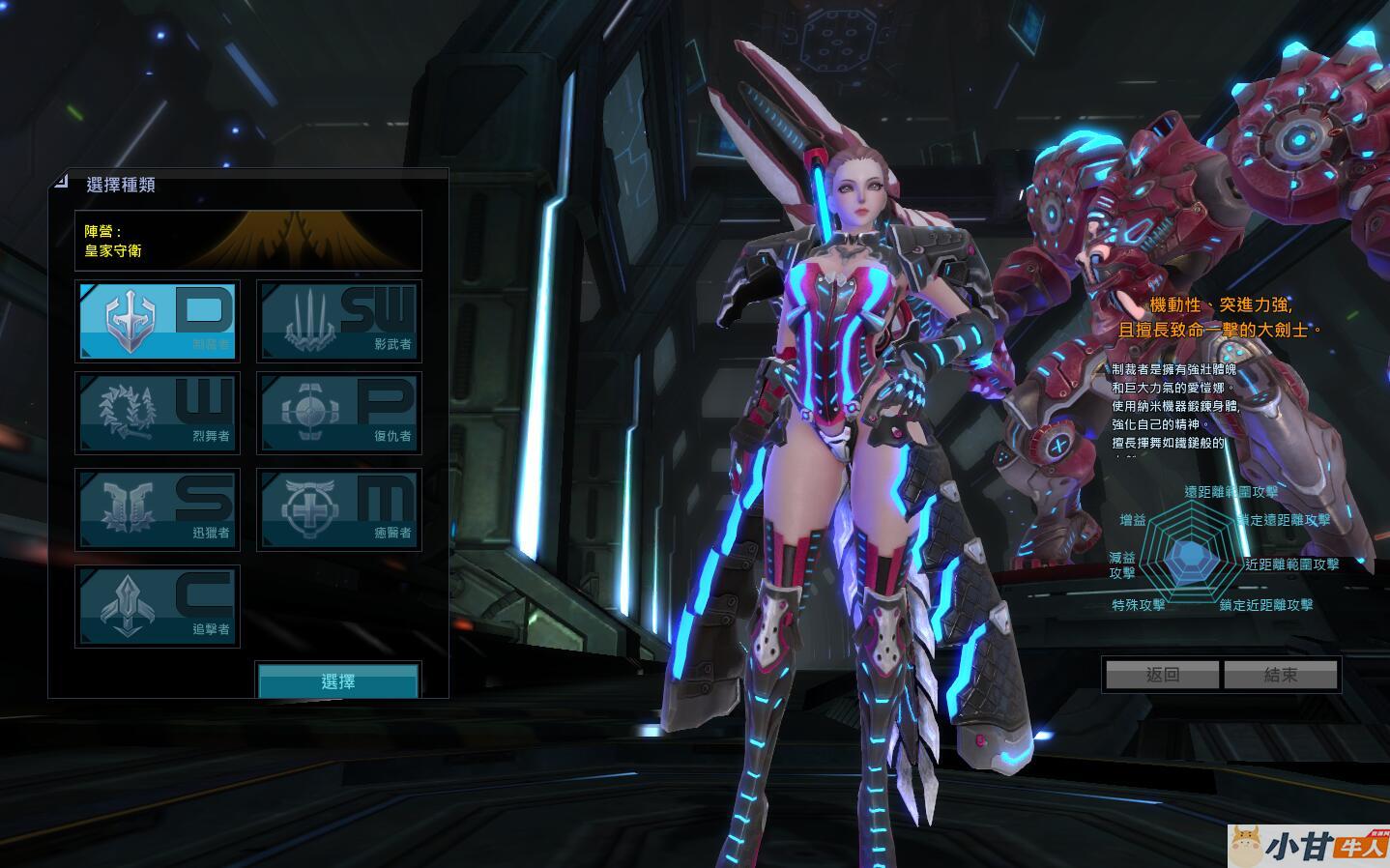Choose the 迅獵者 (S) class tile
This screenshot has height=868, width=1390.
point(158,510)
